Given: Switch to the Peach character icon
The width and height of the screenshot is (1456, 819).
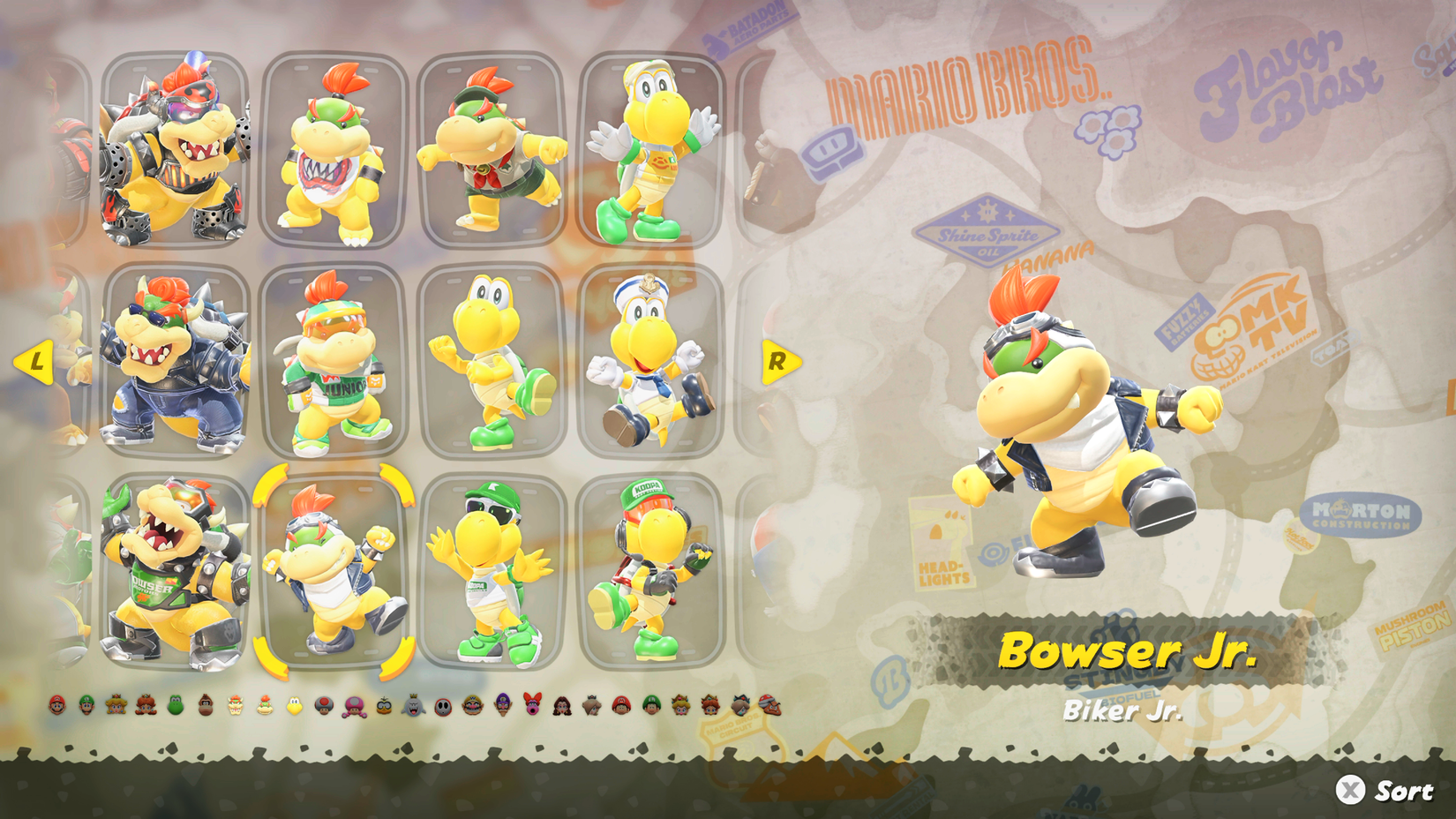Looking at the screenshot, I should [115, 706].
